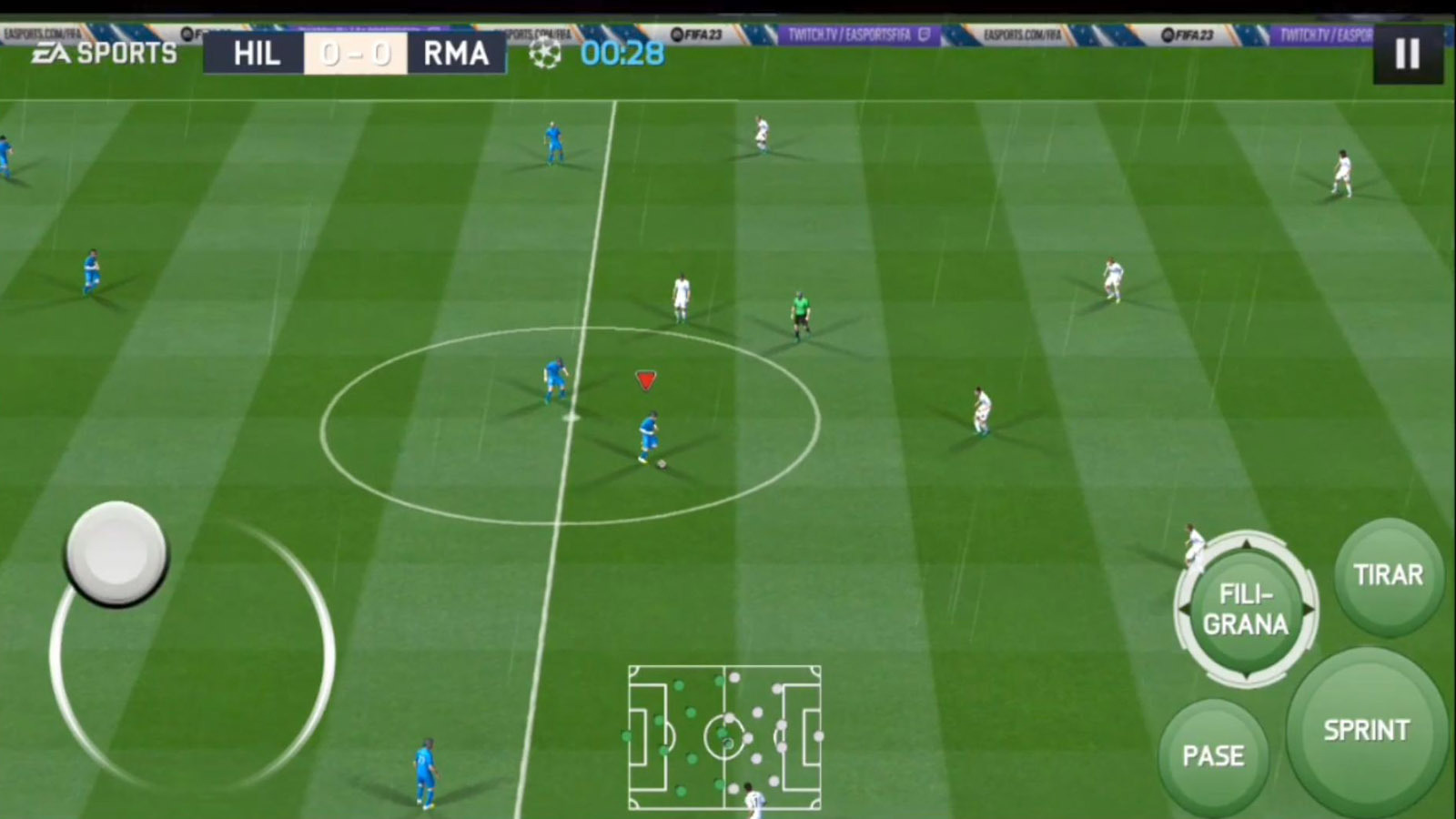The width and height of the screenshot is (1456, 819).
Task: Click the pitch radar minimap
Action: tap(724, 737)
